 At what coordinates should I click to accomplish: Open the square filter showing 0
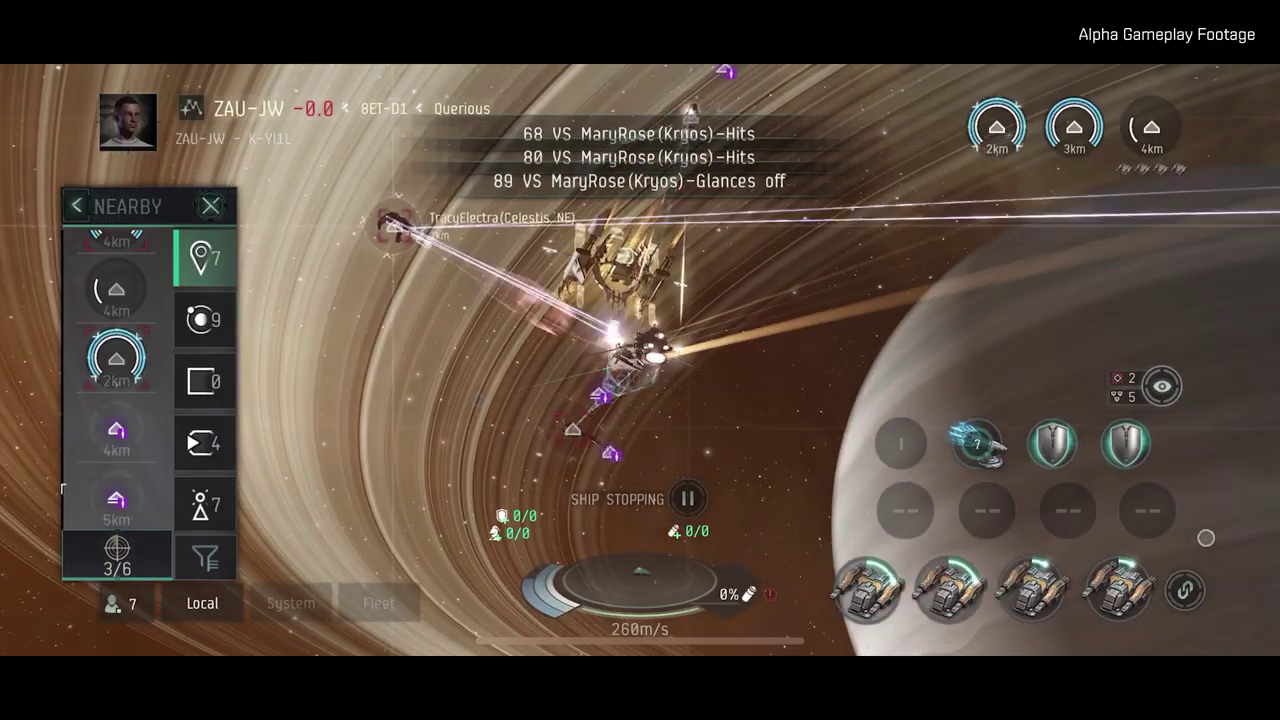pos(205,382)
